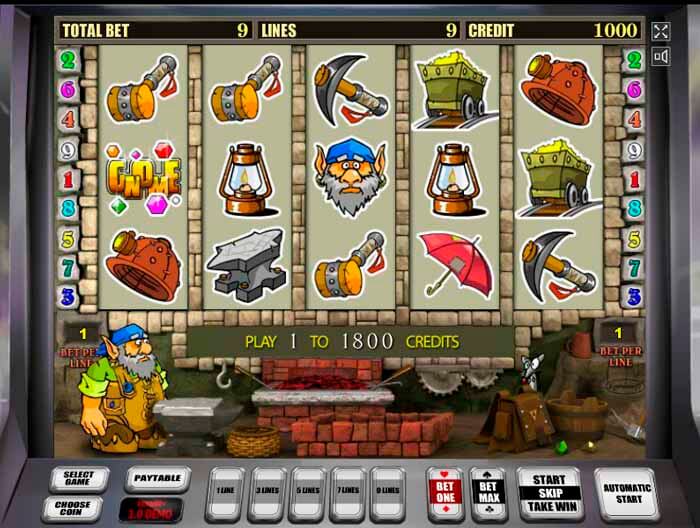Select the 1 Line button

tap(226, 490)
